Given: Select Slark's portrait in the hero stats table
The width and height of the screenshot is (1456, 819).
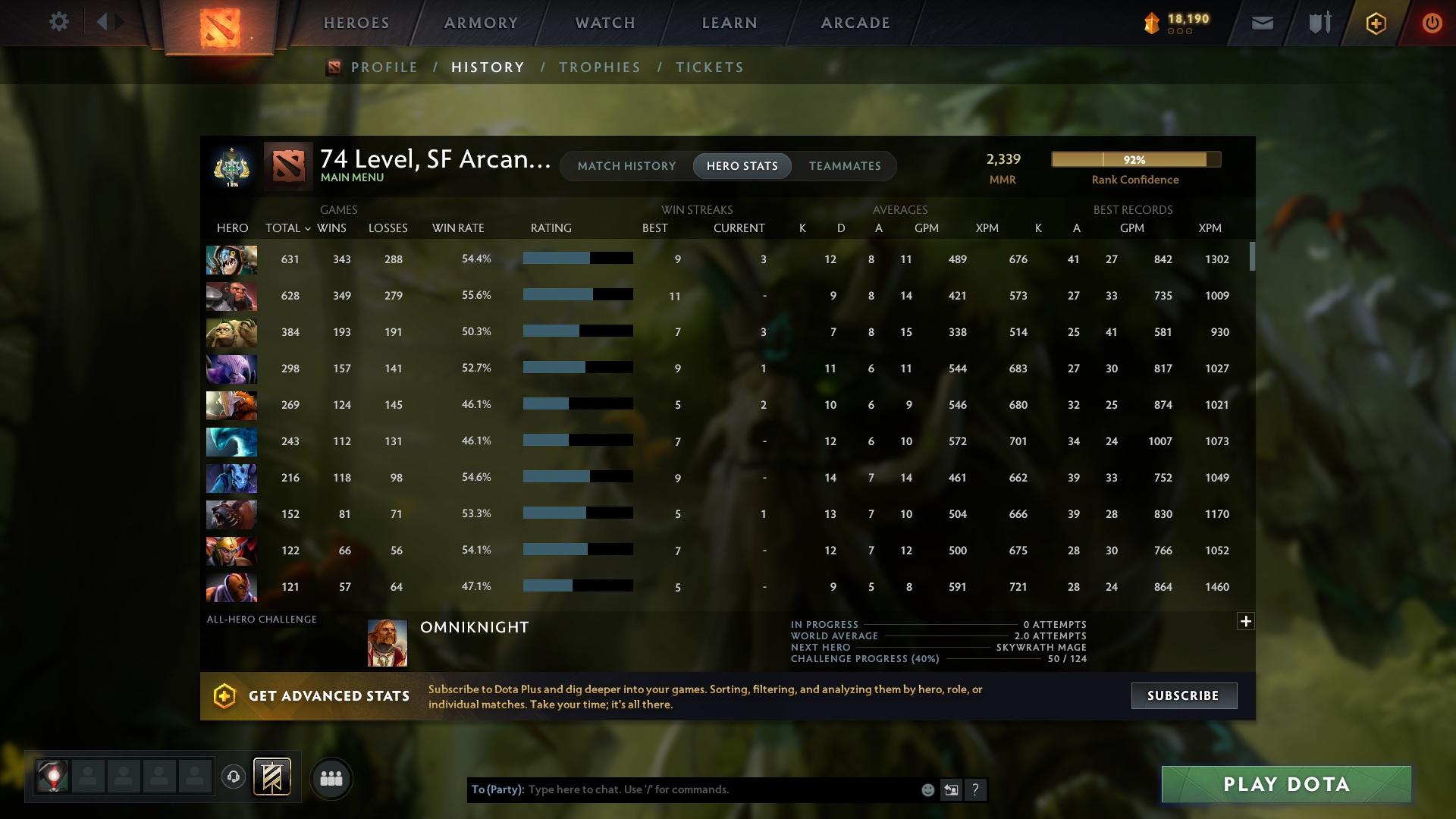Looking at the screenshot, I should (231, 259).
